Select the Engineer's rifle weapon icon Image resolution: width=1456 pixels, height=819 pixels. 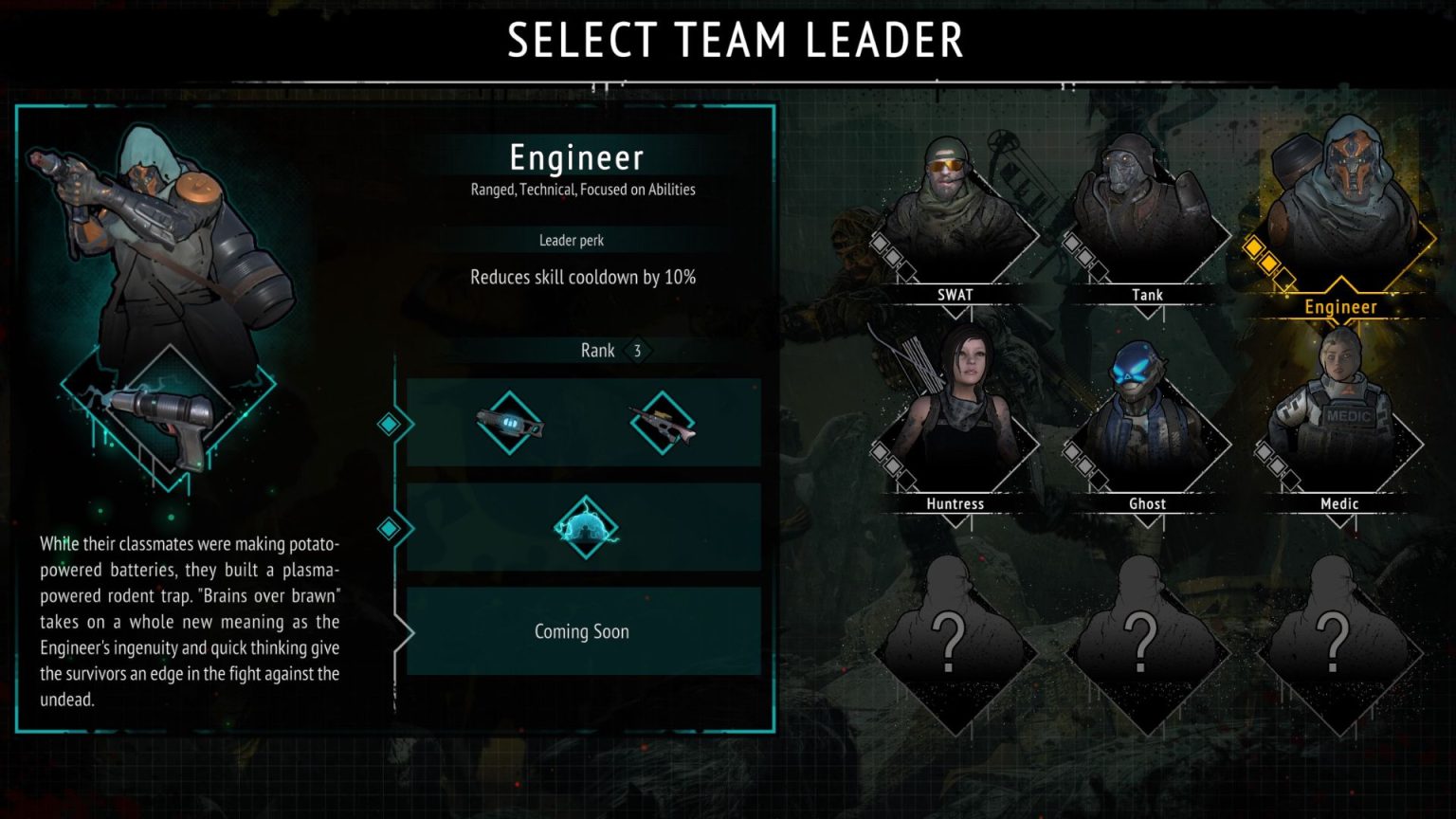click(x=661, y=421)
